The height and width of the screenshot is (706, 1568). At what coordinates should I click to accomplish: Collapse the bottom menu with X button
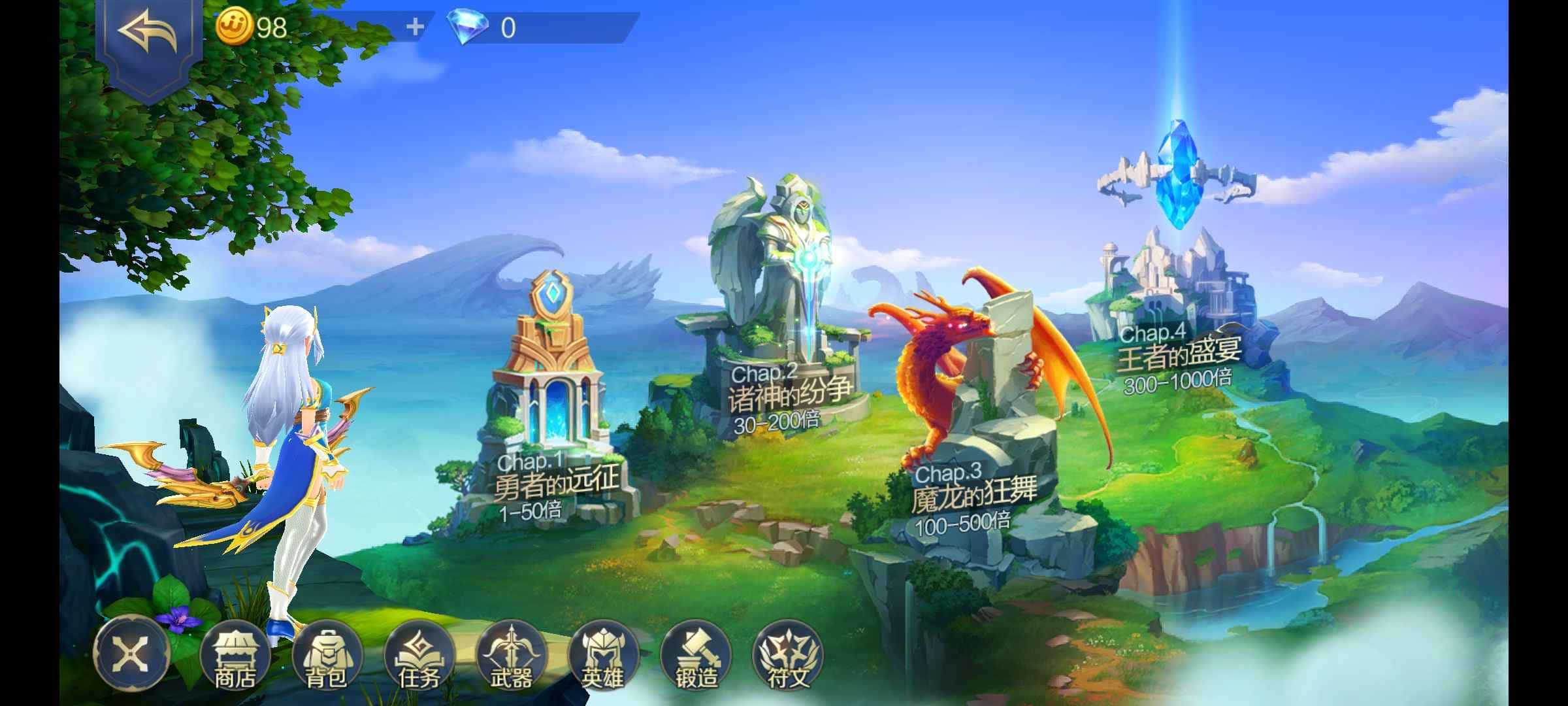tap(131, 653)
